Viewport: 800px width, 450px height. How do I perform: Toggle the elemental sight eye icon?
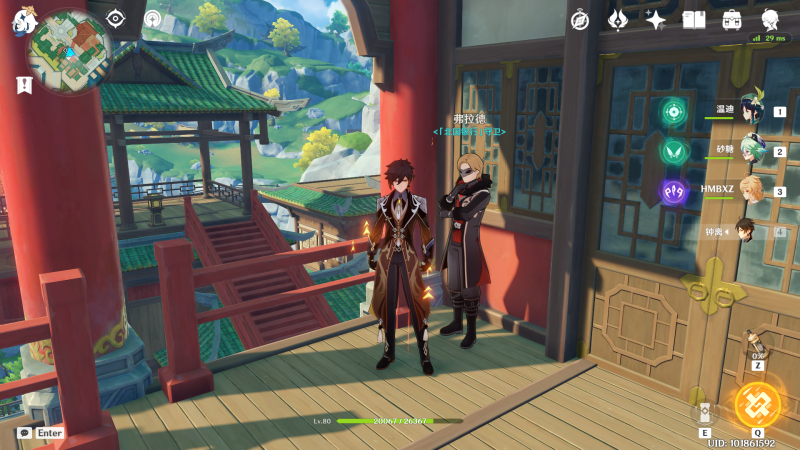pyautogui.click(x=116, y=19)
